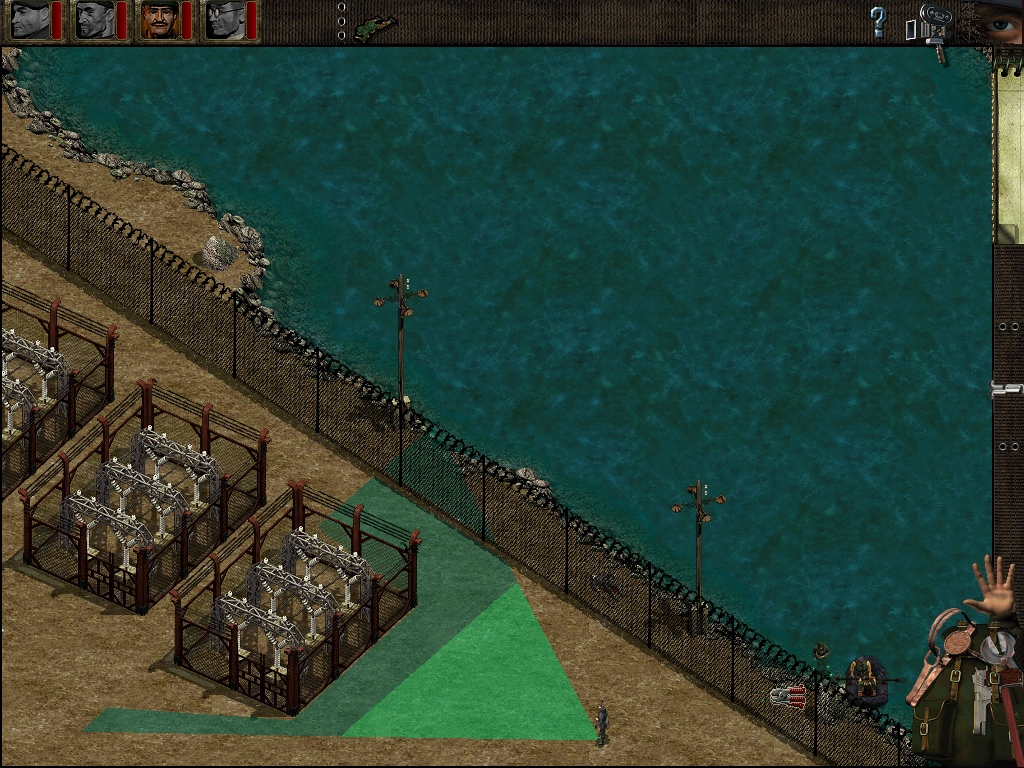Select the colored commando portrait with mustache
This screenshot has height=768, width=1024.
(x=158, y=20)
